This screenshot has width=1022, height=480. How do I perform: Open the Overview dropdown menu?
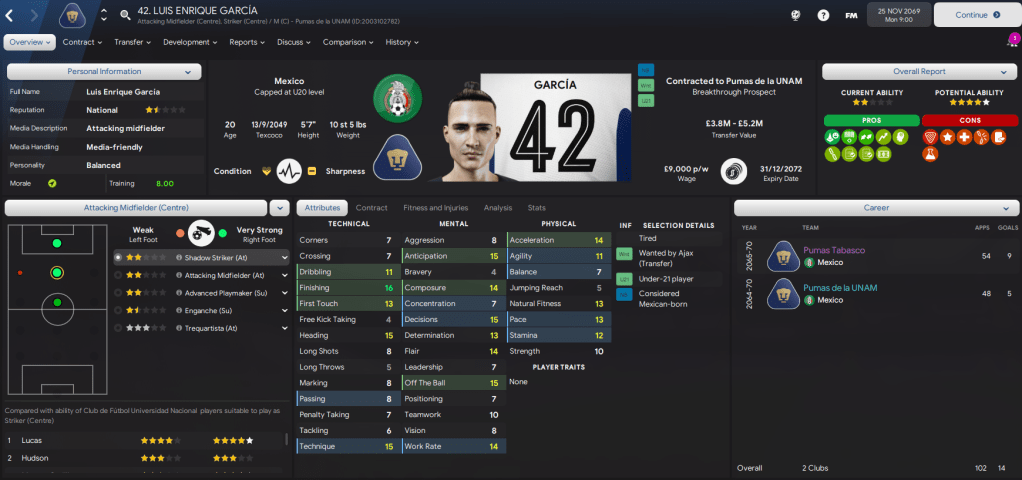(30, 42)
